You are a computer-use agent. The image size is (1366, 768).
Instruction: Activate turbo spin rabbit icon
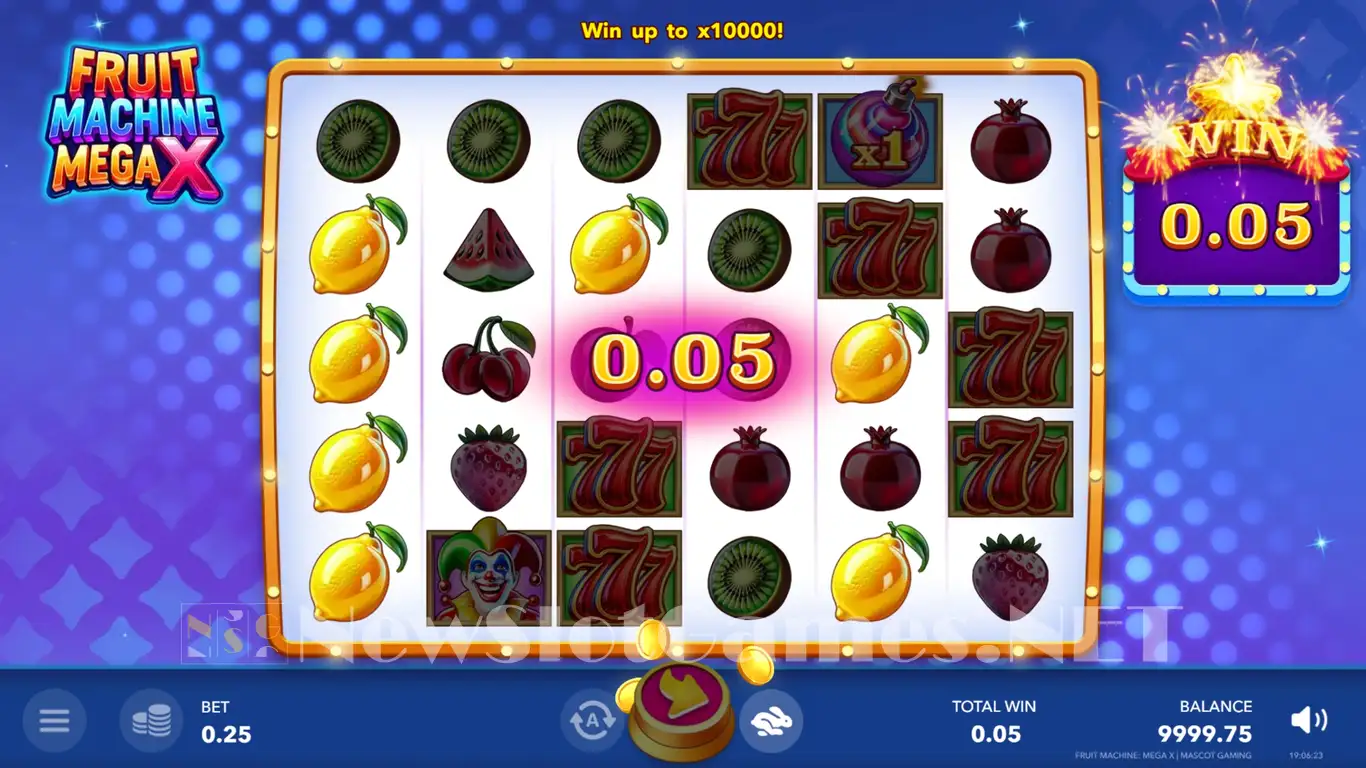771,720
